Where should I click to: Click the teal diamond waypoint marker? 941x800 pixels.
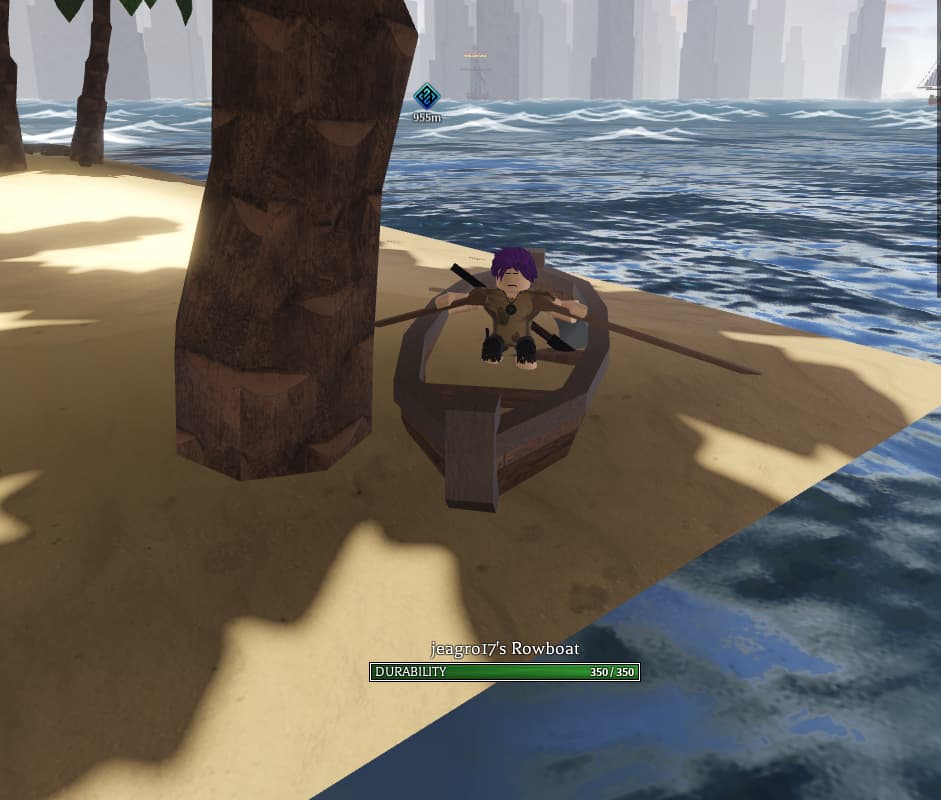click(x=427, y=97)
